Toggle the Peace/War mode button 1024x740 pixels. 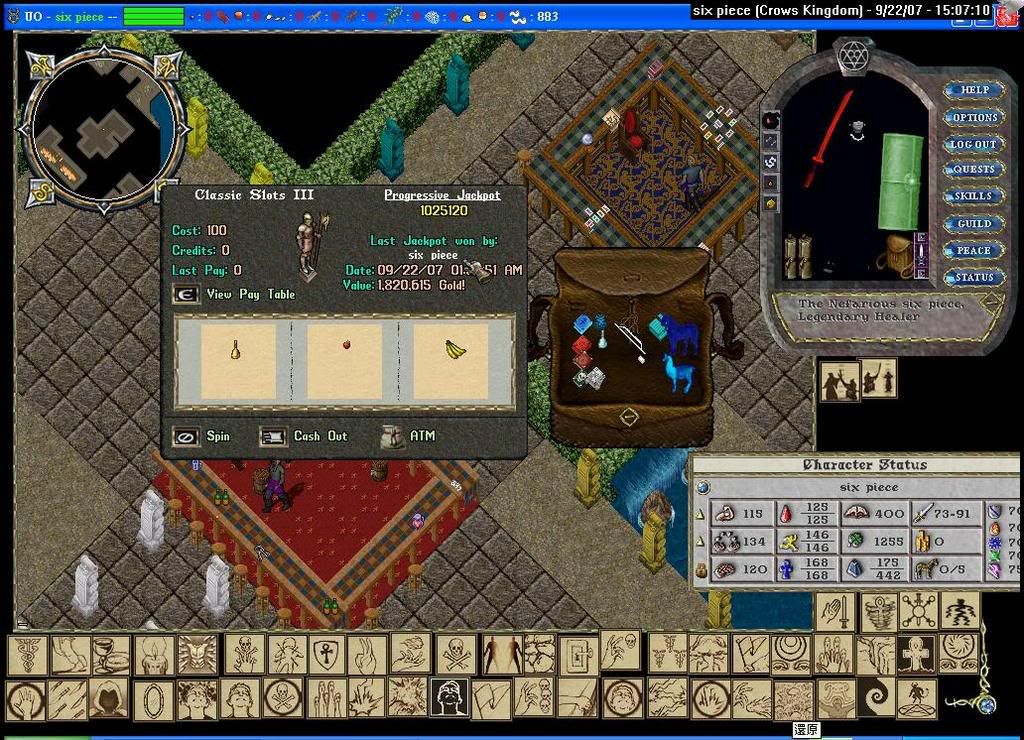coord(974,251)
